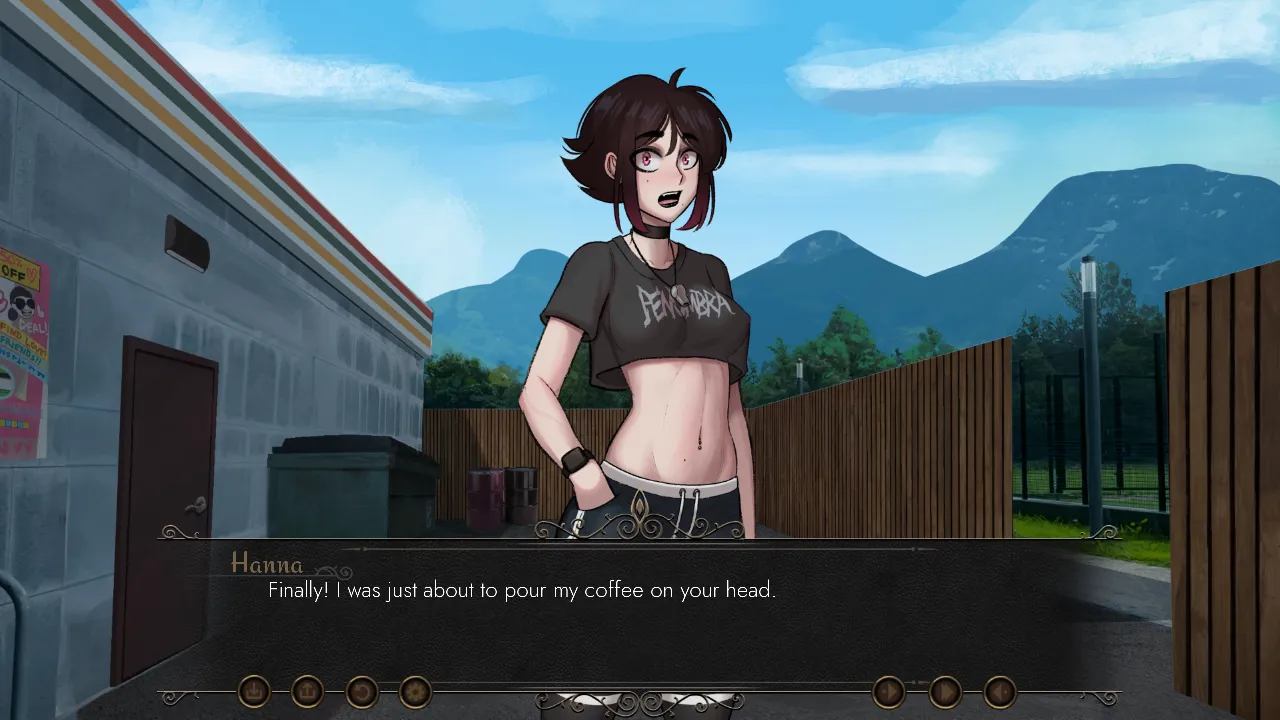Viewport: 1280px width, 720px height.
Task: Open the load game icon (up arrow tray)
Action: [308, 691]
